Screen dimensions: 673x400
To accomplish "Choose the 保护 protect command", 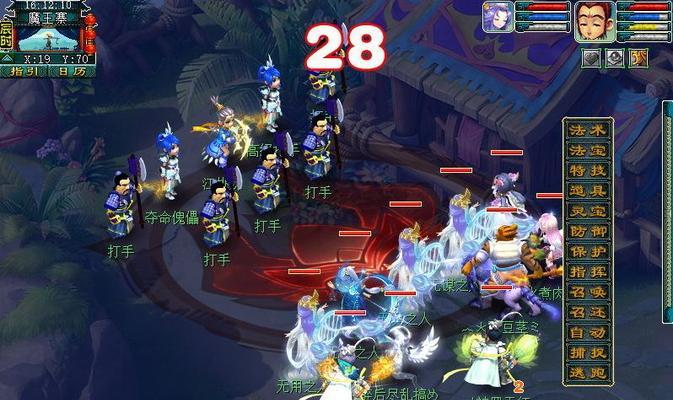I will pos(588,251).
